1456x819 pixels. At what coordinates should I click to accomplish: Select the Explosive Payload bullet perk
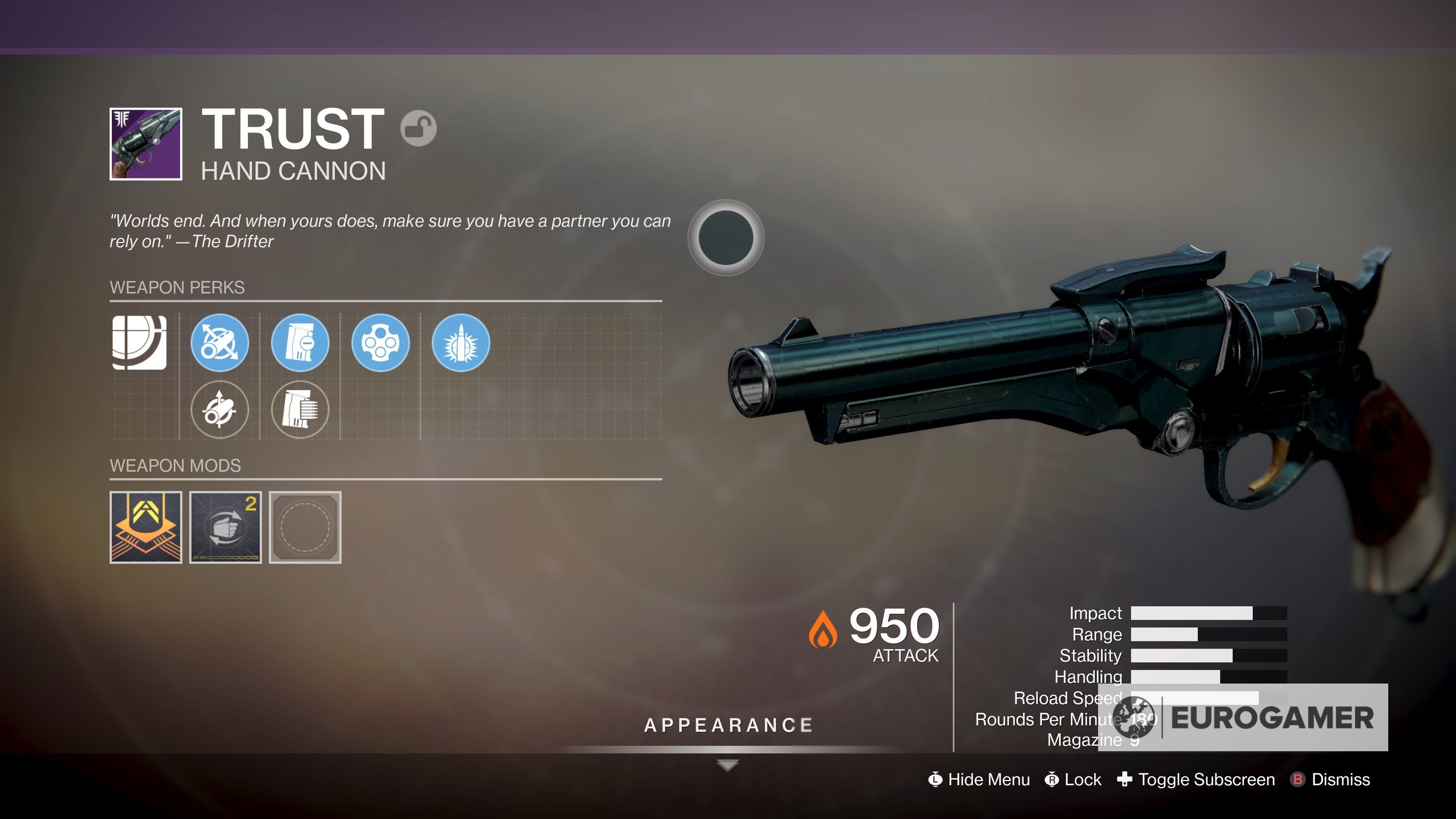(x=463, y=344)
